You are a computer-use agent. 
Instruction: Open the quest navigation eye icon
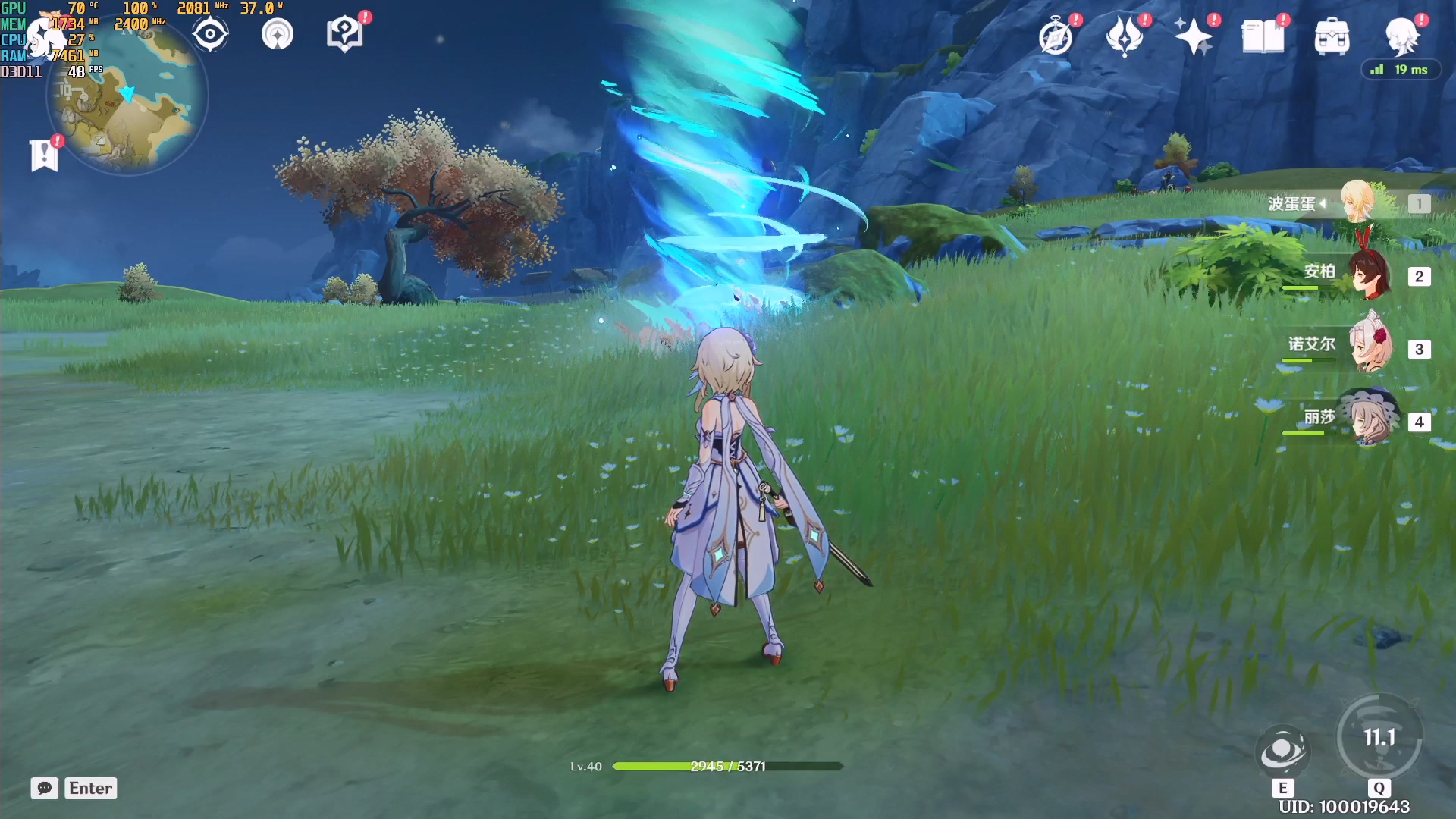[x=210, y=35]
